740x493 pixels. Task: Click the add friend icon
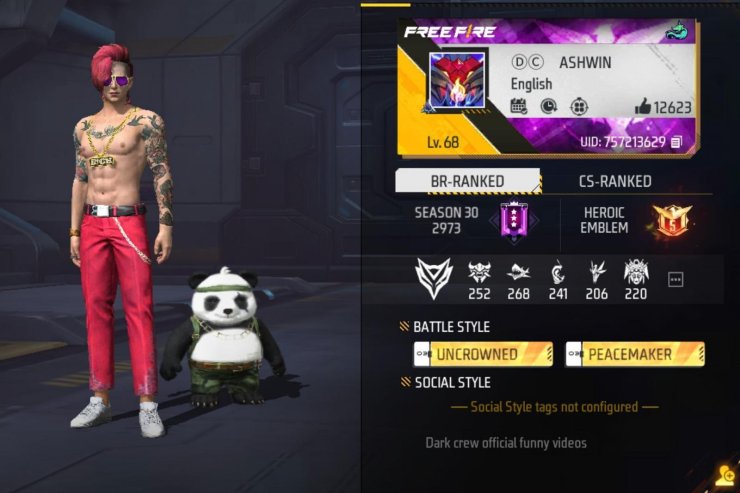[x=723, y=477]
